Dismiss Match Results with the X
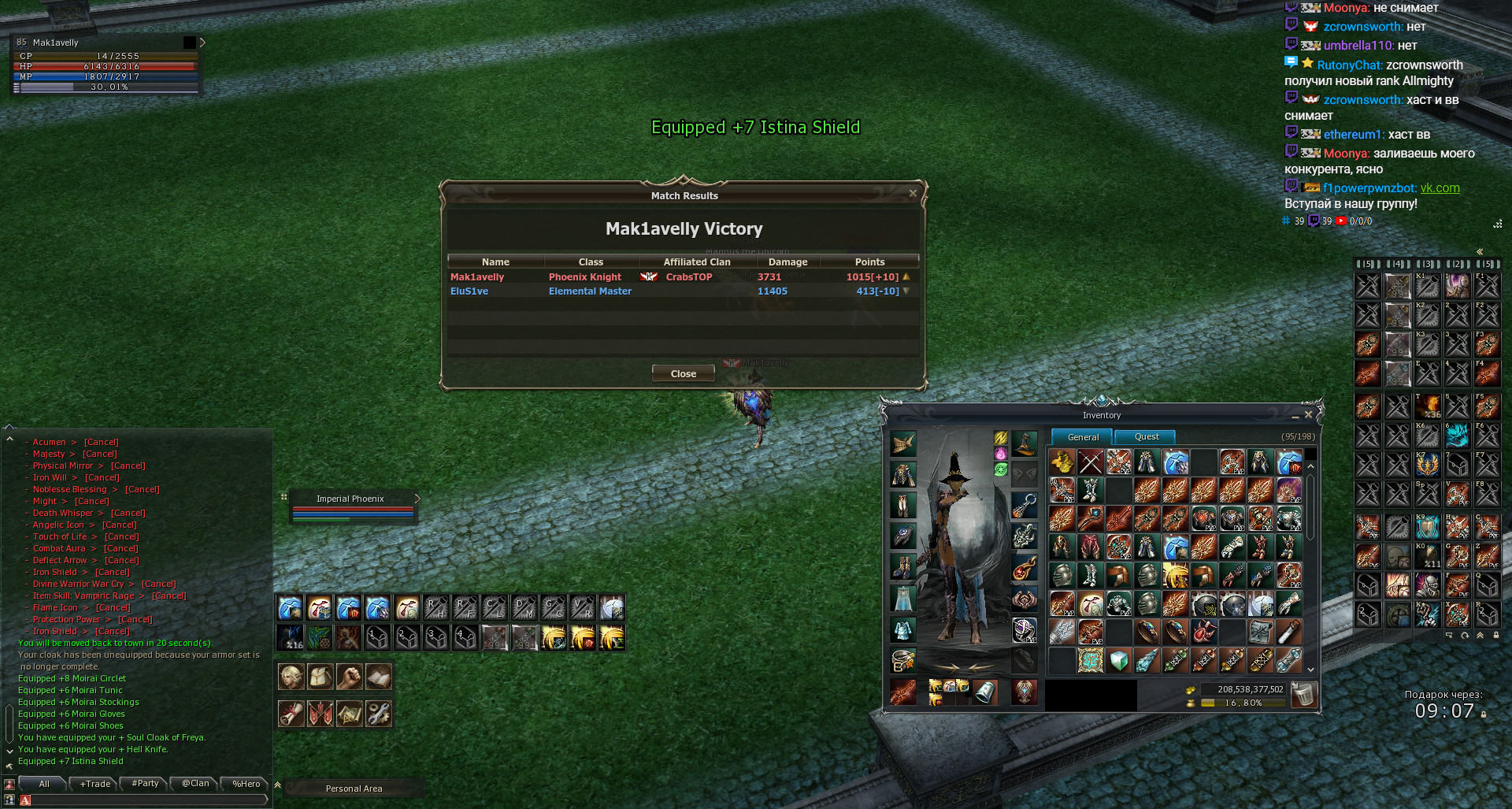The width and height of the screenshot is (1512, 809). tap(913, 193)
